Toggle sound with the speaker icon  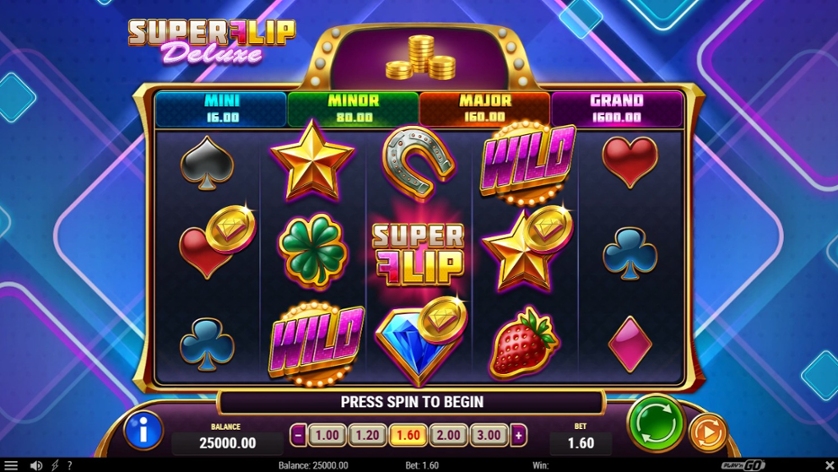[x=37, y=465]
